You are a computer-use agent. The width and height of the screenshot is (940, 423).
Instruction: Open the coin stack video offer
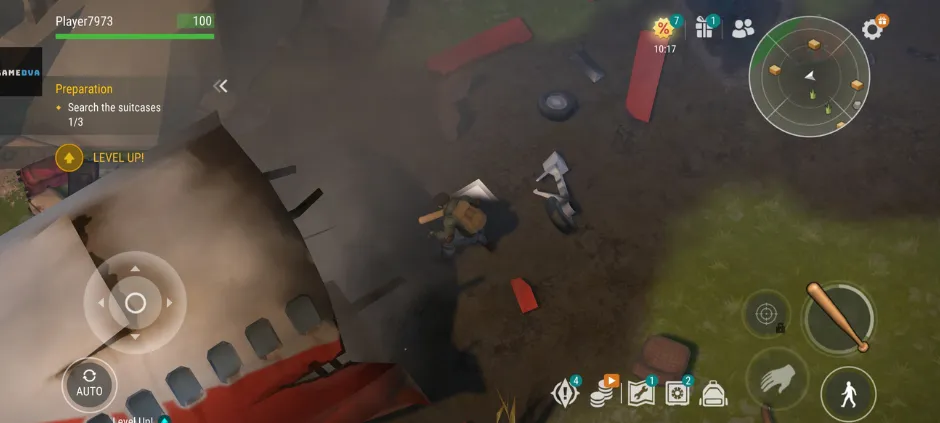point(602,394)
